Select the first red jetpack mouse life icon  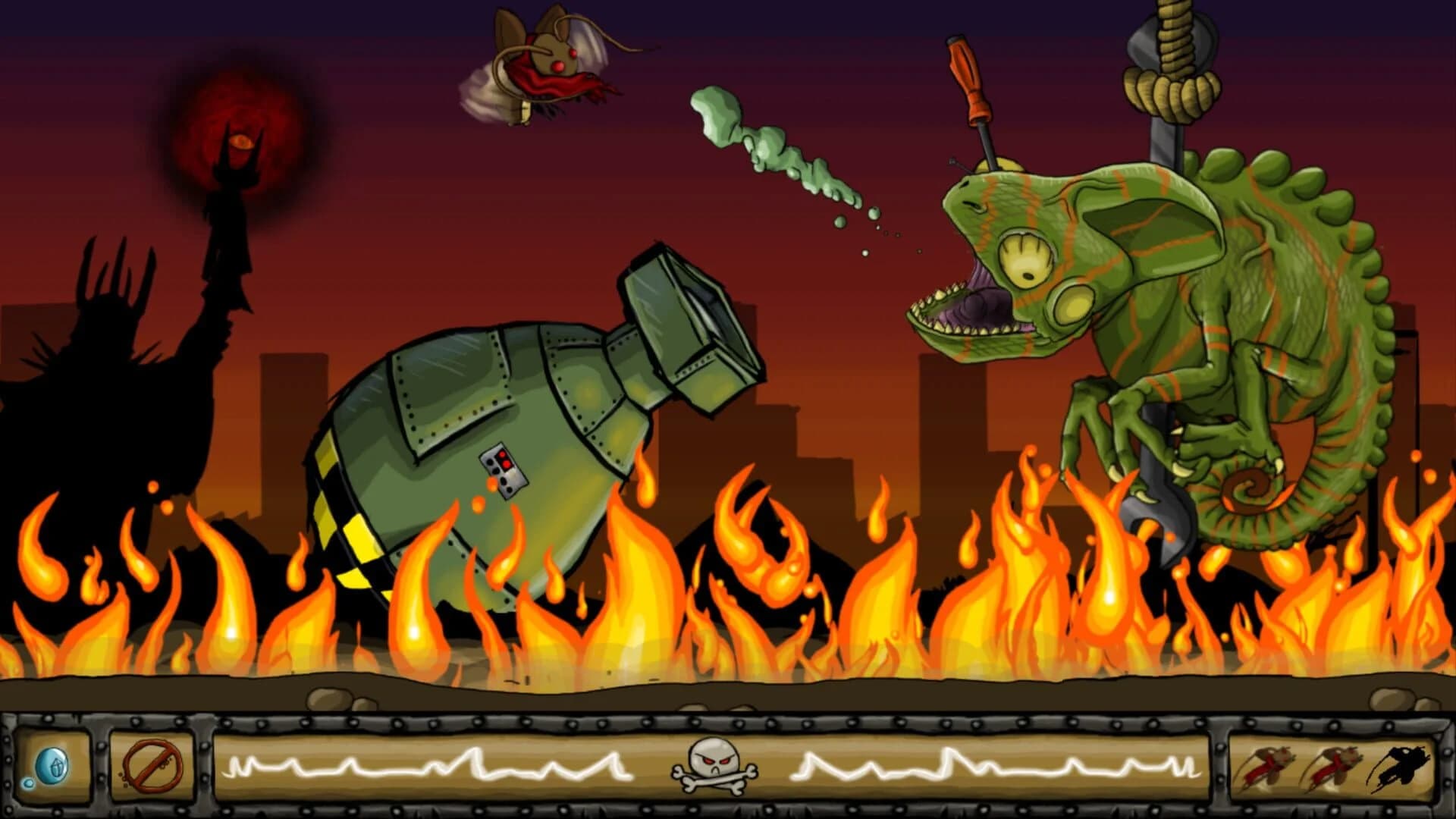coord(1266,766)
